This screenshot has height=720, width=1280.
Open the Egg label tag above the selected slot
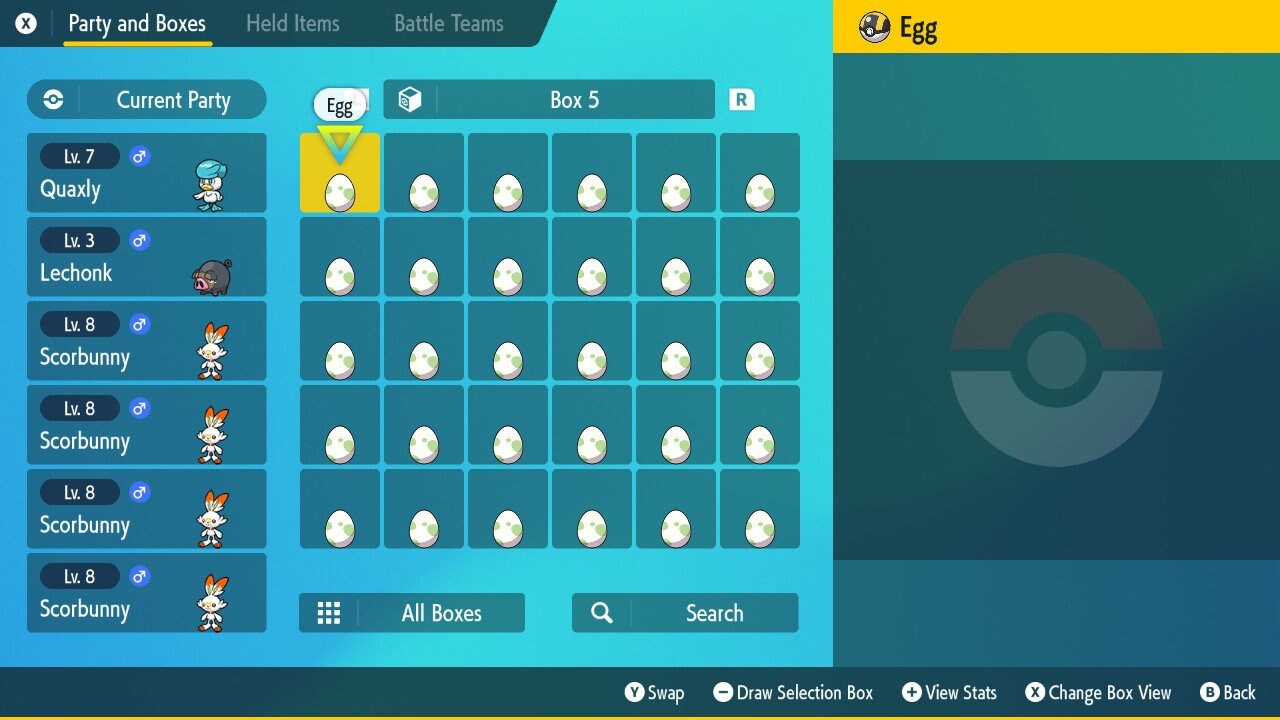pyautogui.click(x=340, y=104)
